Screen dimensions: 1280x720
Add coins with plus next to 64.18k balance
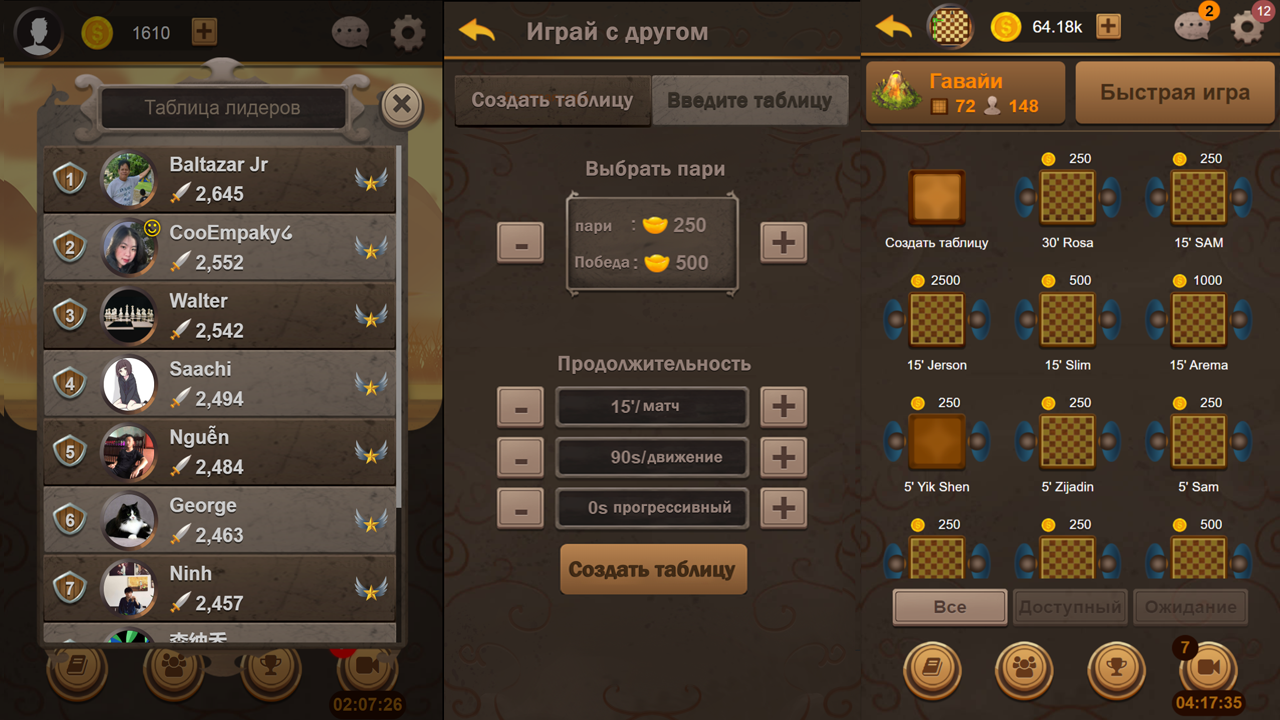pos(1108,27)
